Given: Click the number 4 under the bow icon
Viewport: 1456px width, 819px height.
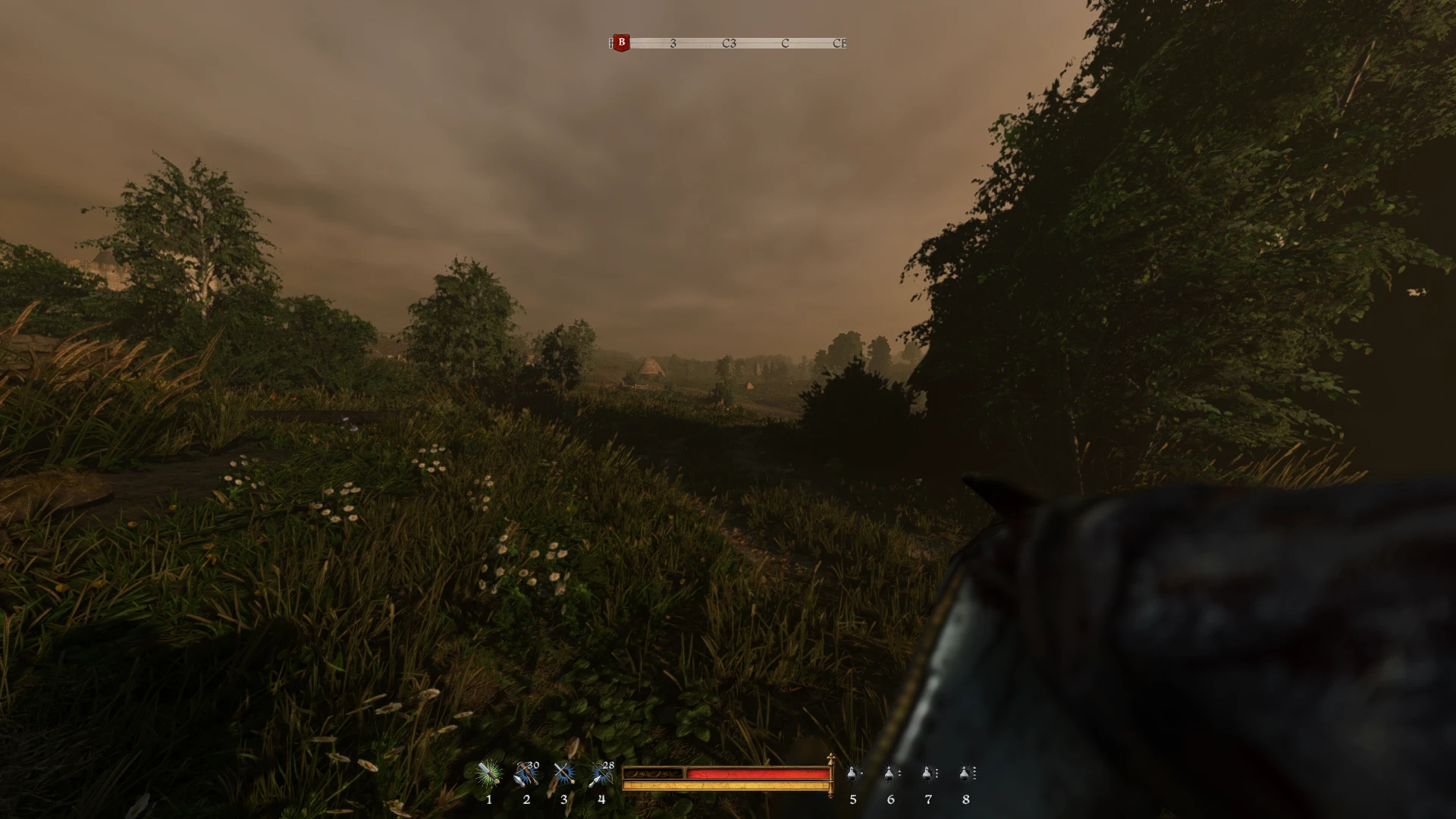Looking at the screenshot, I should click(600, 800).
